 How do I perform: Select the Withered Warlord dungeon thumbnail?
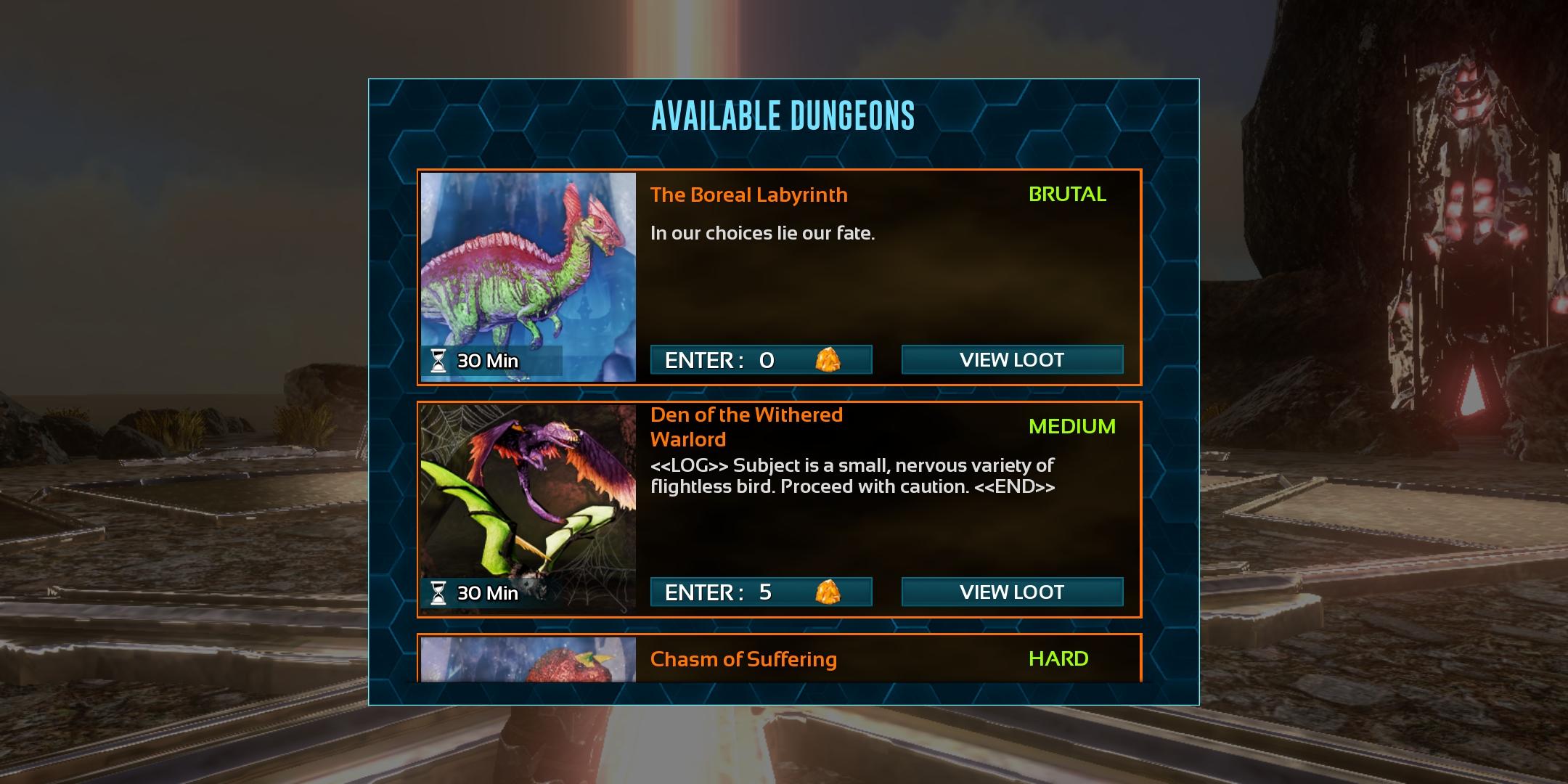528,506
